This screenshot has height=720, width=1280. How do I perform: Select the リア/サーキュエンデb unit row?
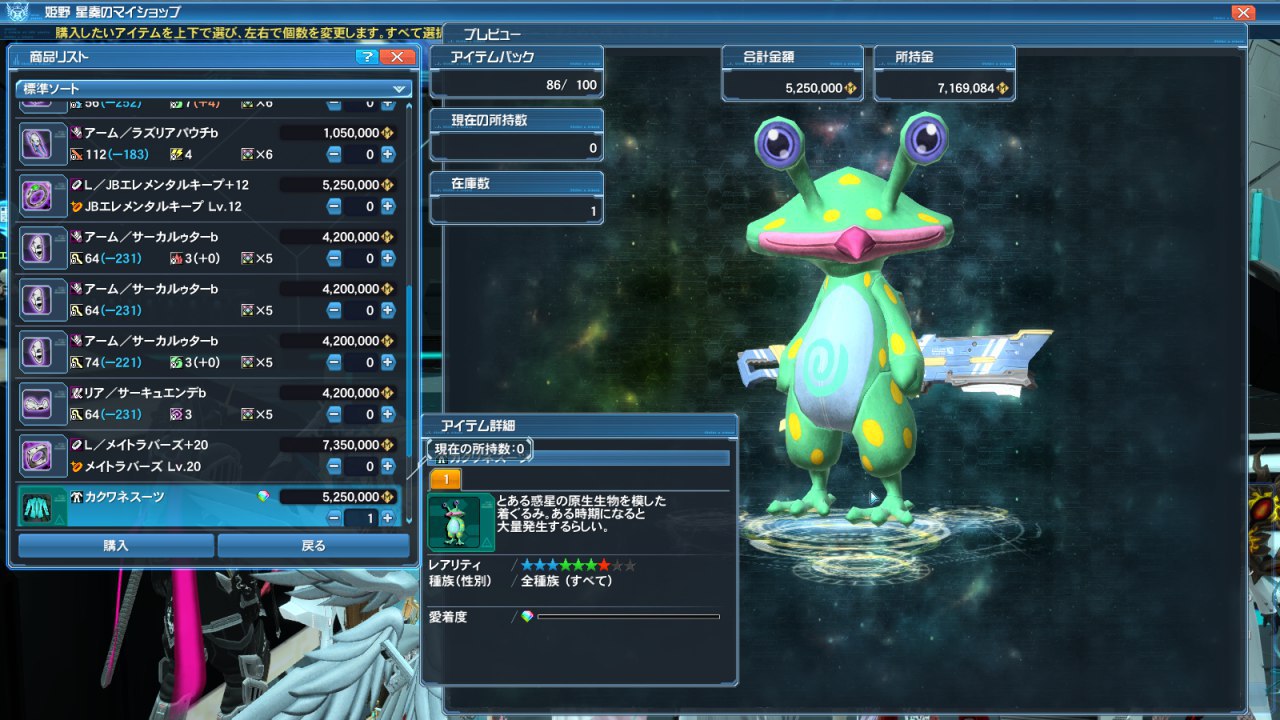coord(170,393)
